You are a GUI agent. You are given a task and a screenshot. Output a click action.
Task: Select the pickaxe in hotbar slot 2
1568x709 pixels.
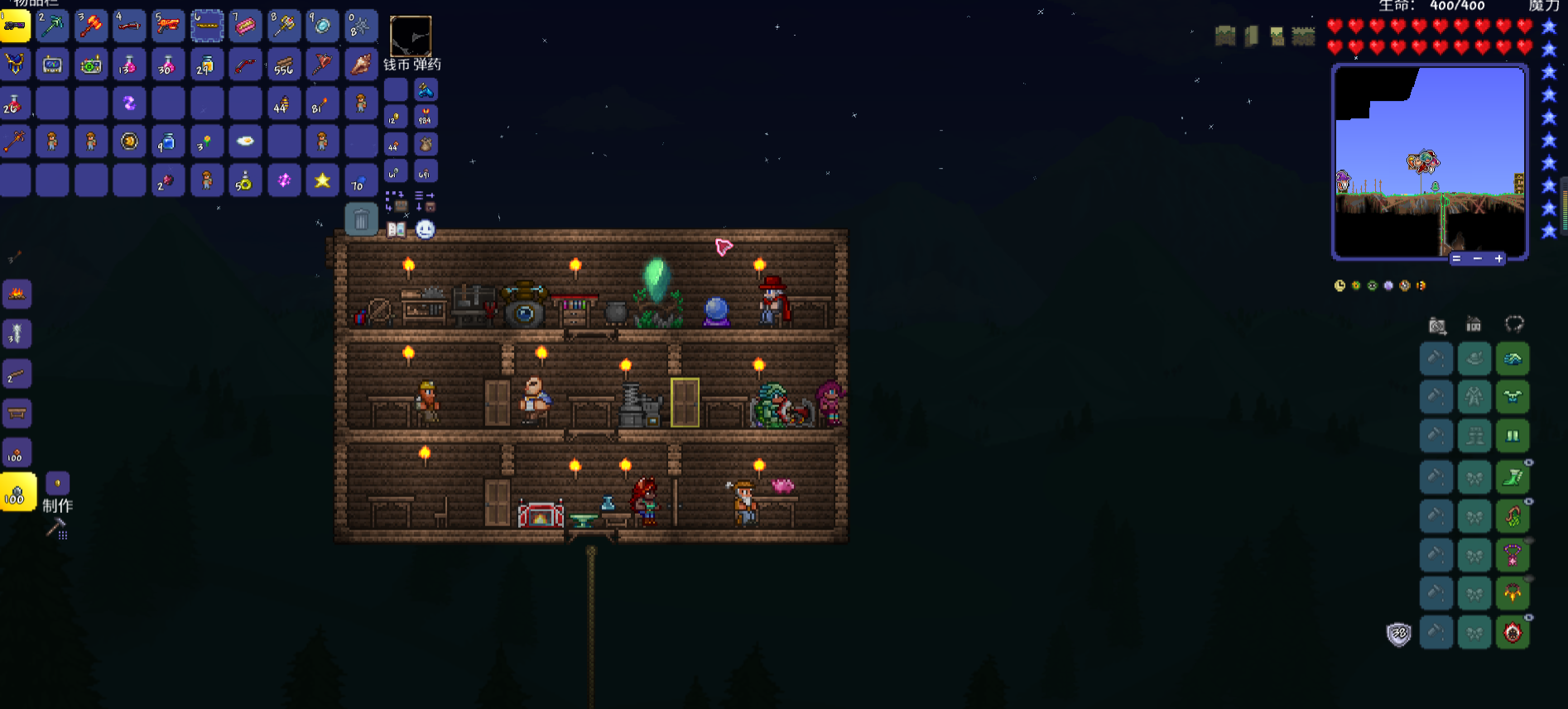(x=52, y=26)
